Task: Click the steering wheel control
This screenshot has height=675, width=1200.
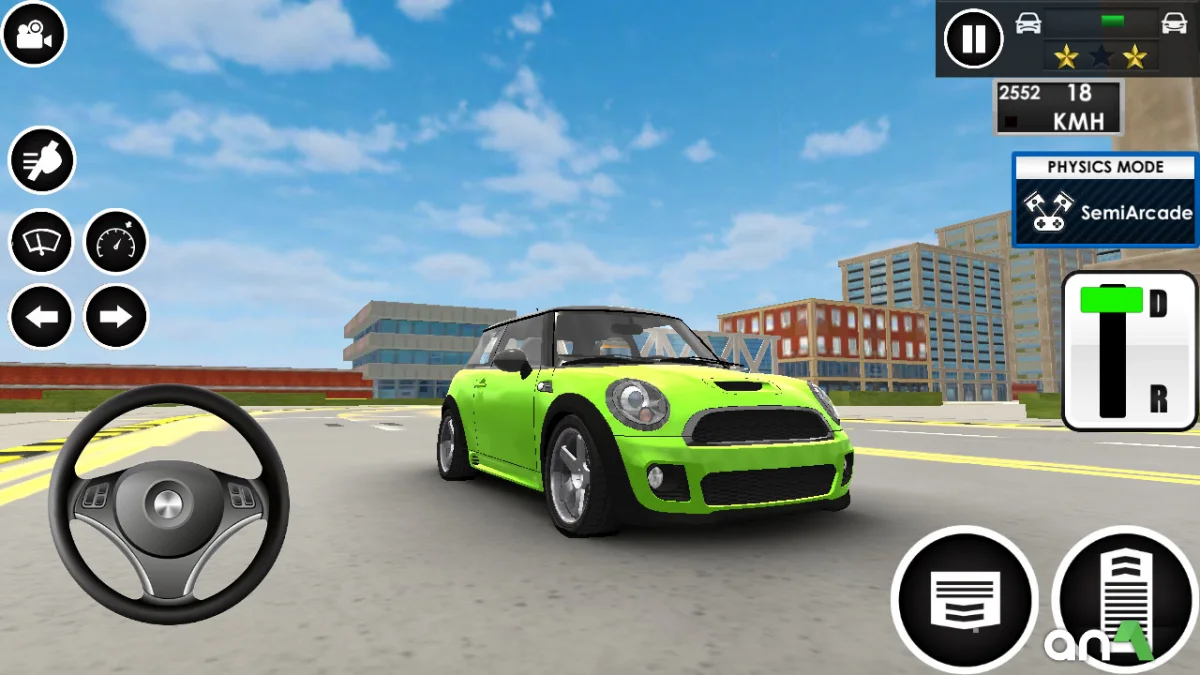Action: pos(168,503)
